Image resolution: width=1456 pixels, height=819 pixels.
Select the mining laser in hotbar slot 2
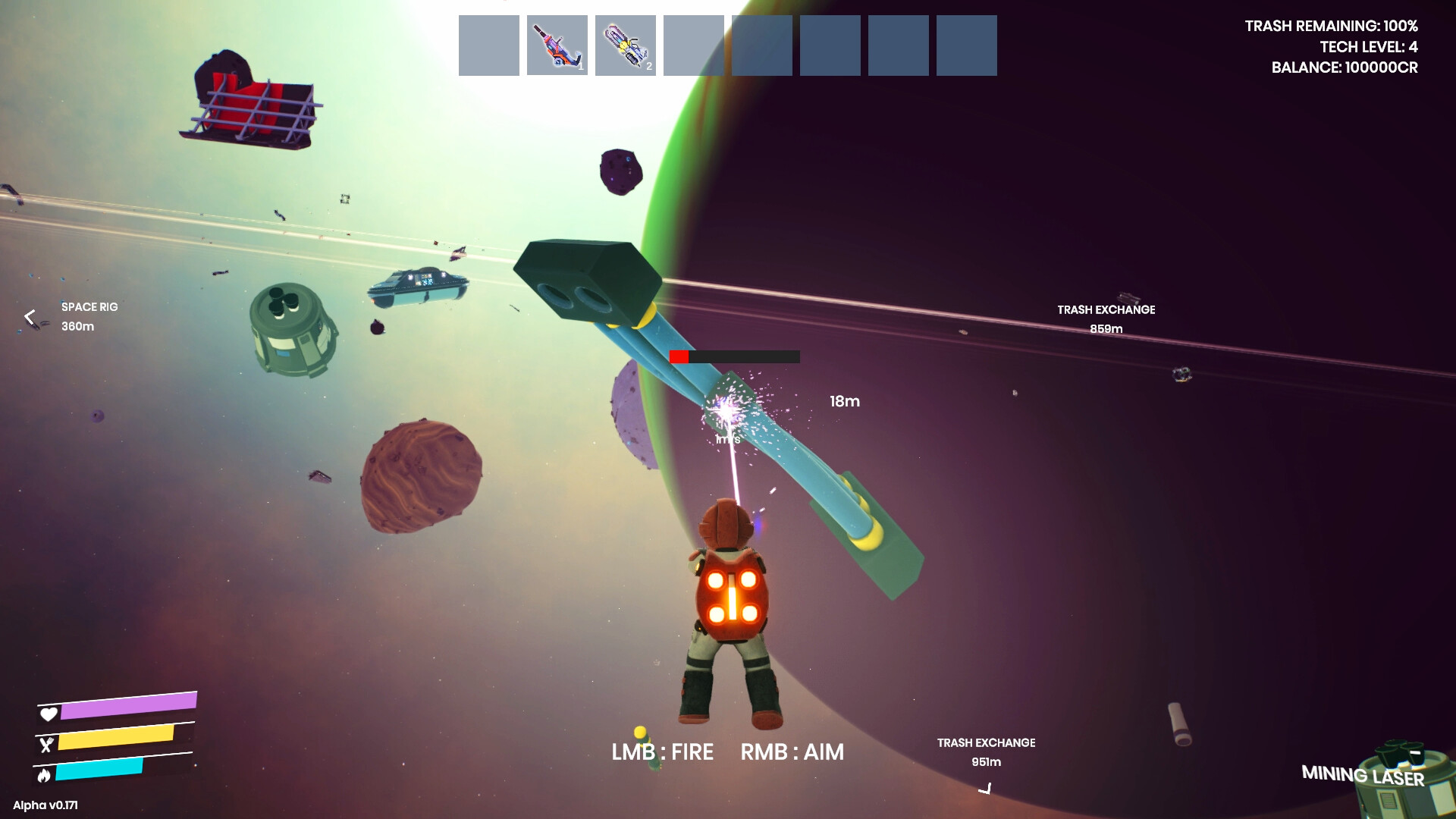click(x=625, y=45)
